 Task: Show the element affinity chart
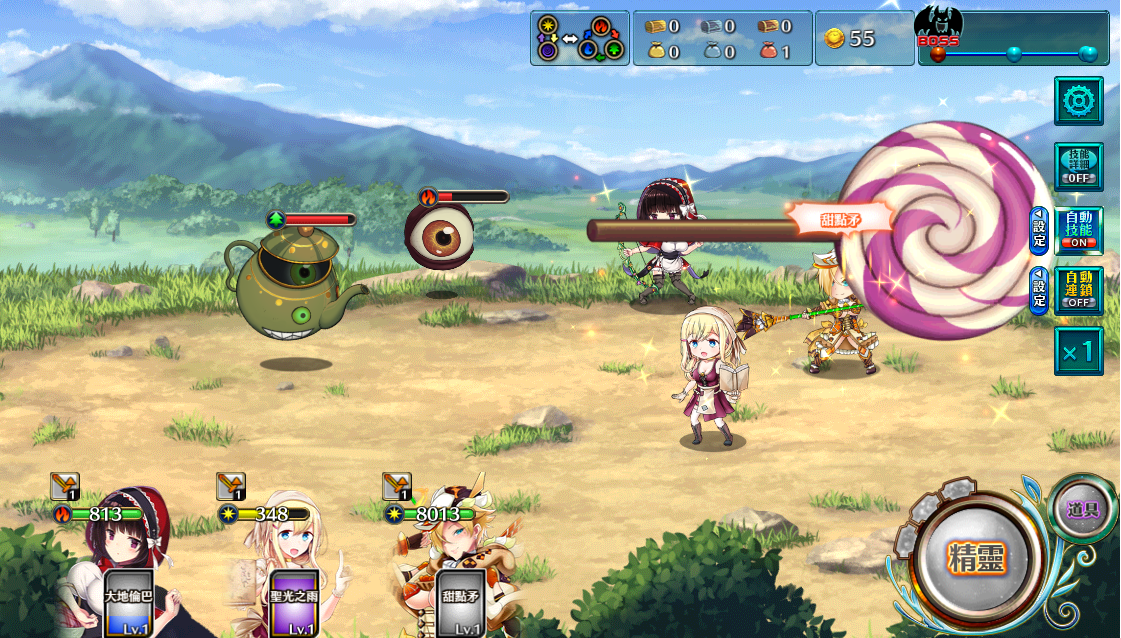coord(580,38)
